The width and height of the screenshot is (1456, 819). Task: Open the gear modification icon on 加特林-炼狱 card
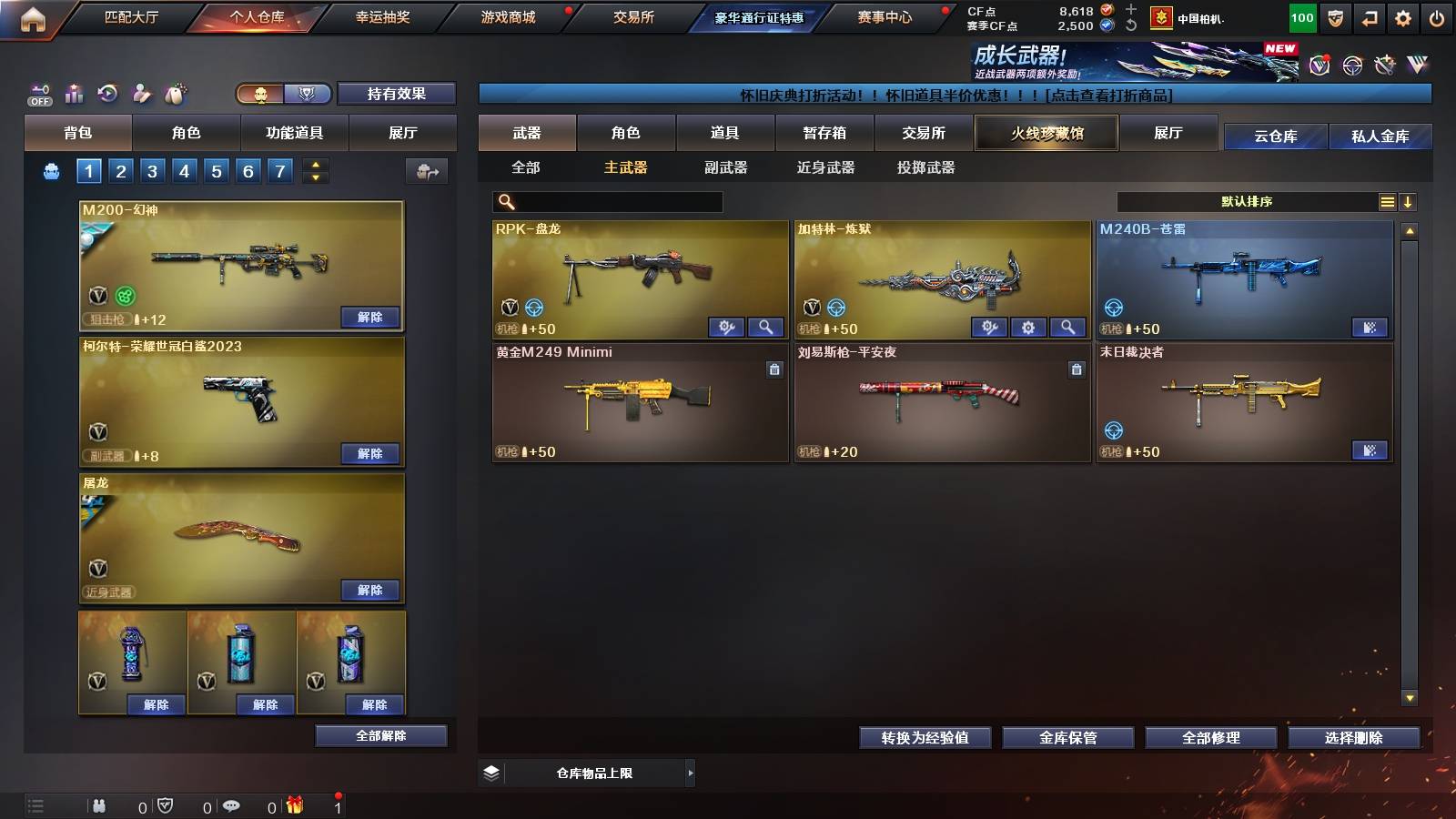pos(1028,326)
